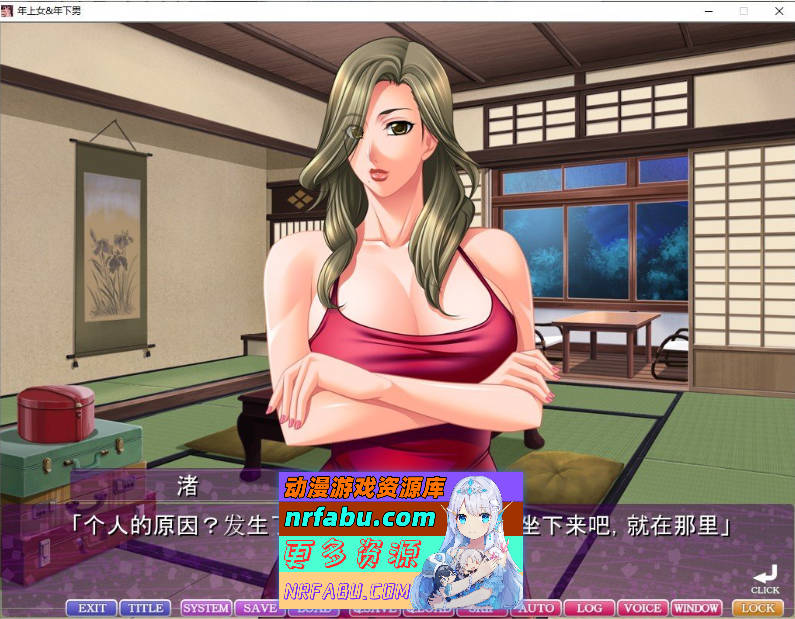Replay the VOICE line
The image size is (795, 619).
642,608
